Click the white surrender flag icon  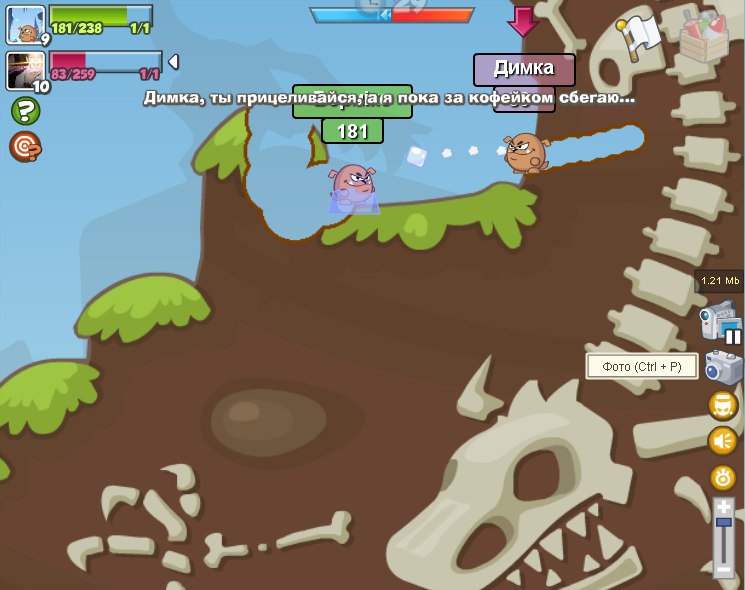pos(639,37)
